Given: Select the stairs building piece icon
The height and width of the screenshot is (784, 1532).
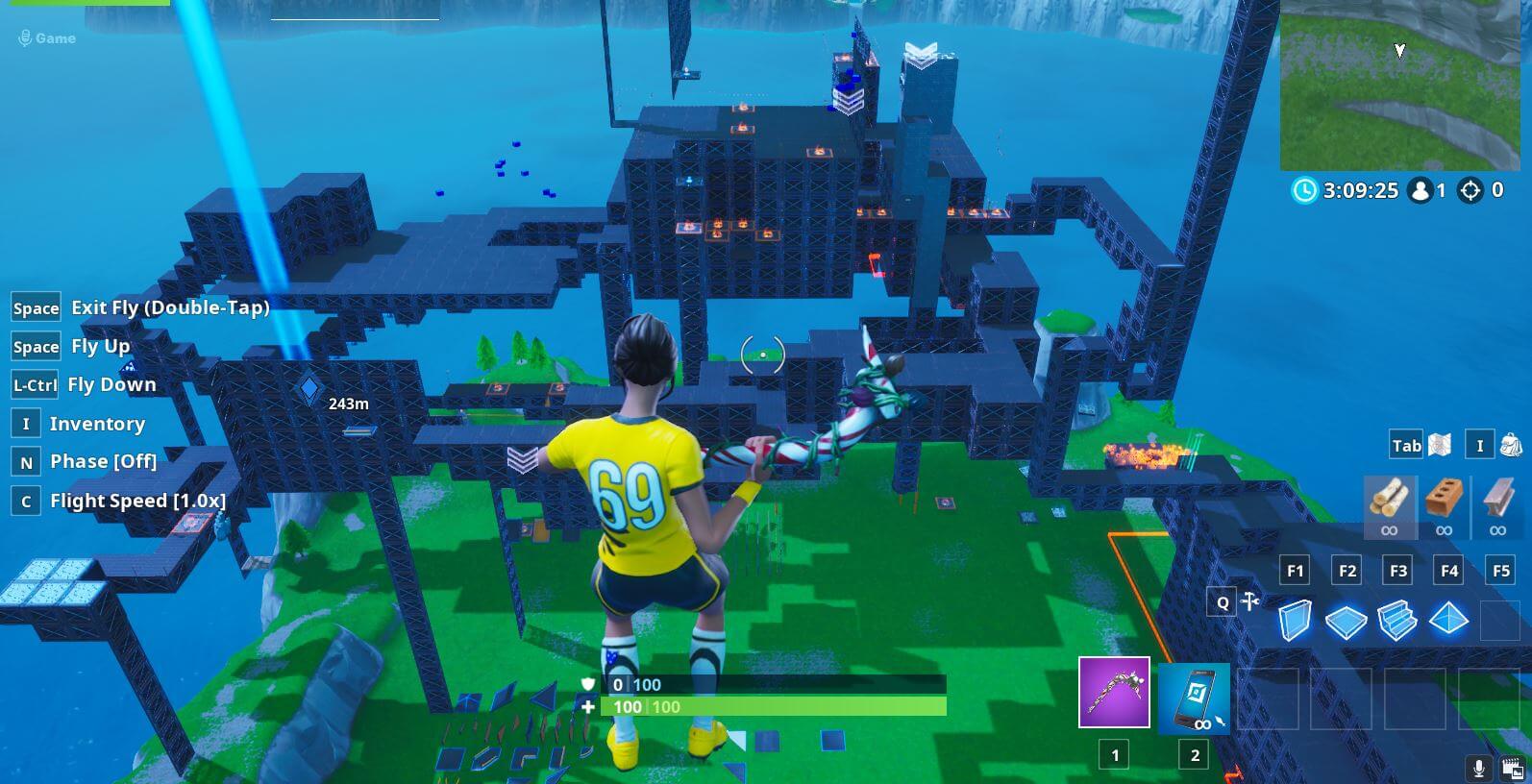Looking at the screenshot, I should (x=1398, y=620).
